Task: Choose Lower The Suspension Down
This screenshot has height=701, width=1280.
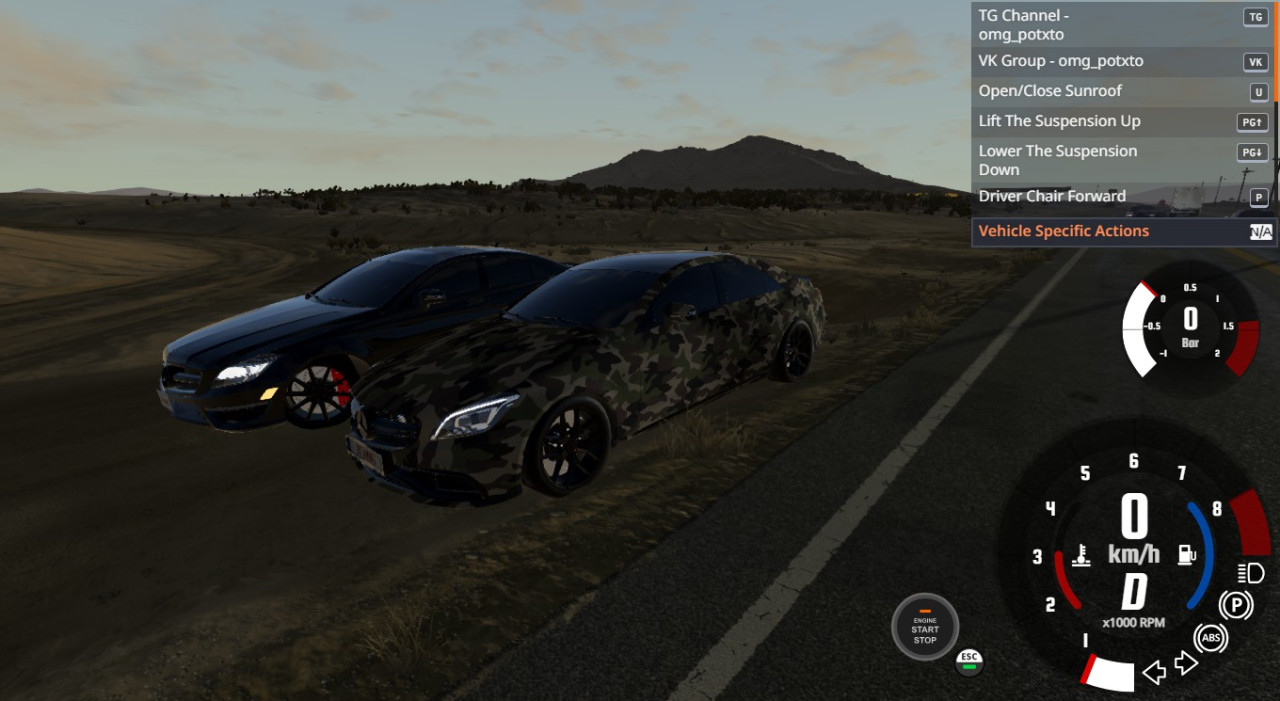Action: (1100, 160)
